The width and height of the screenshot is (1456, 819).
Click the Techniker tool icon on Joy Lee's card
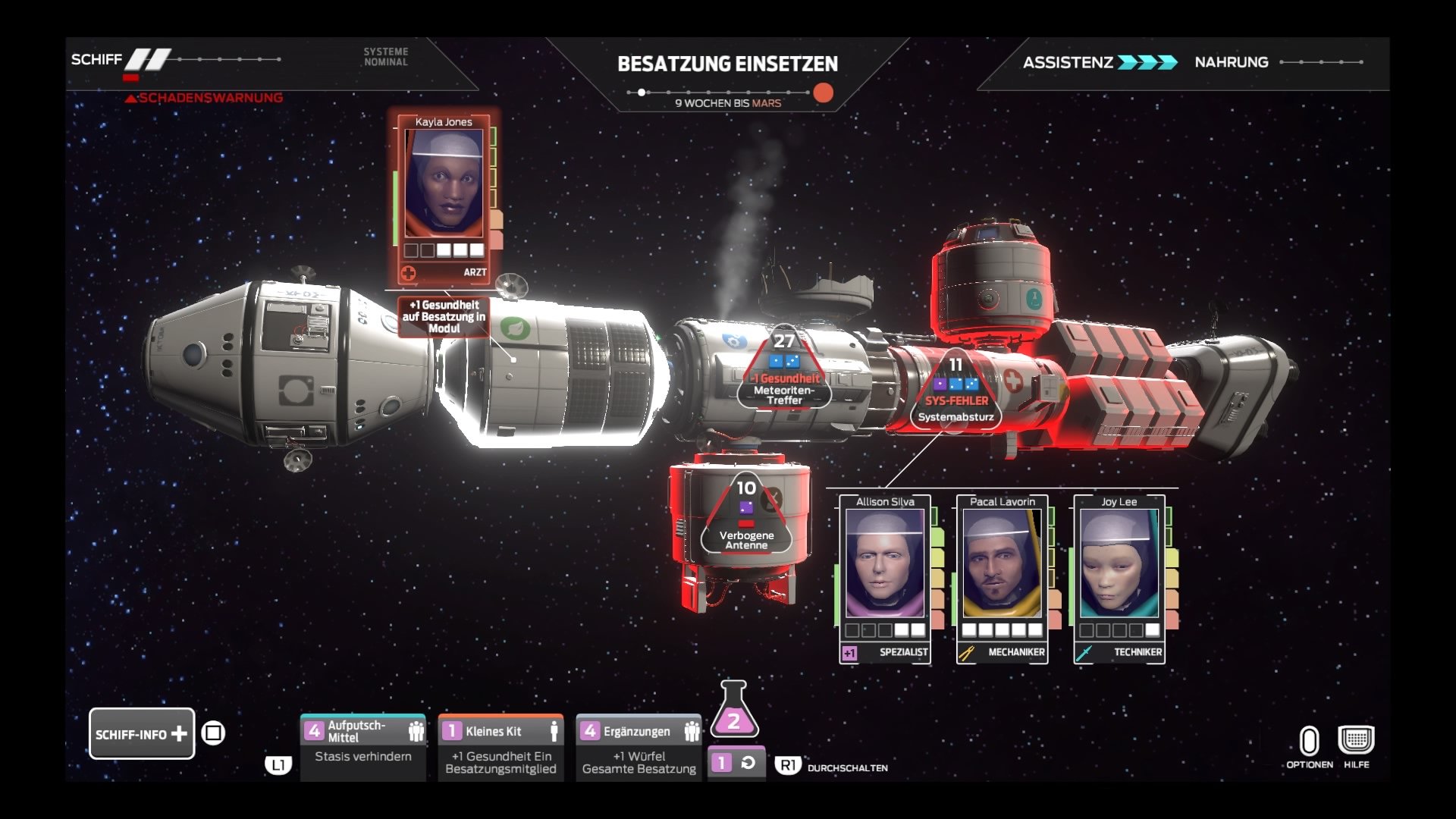pyautogui.click(x=1083, y=652)
